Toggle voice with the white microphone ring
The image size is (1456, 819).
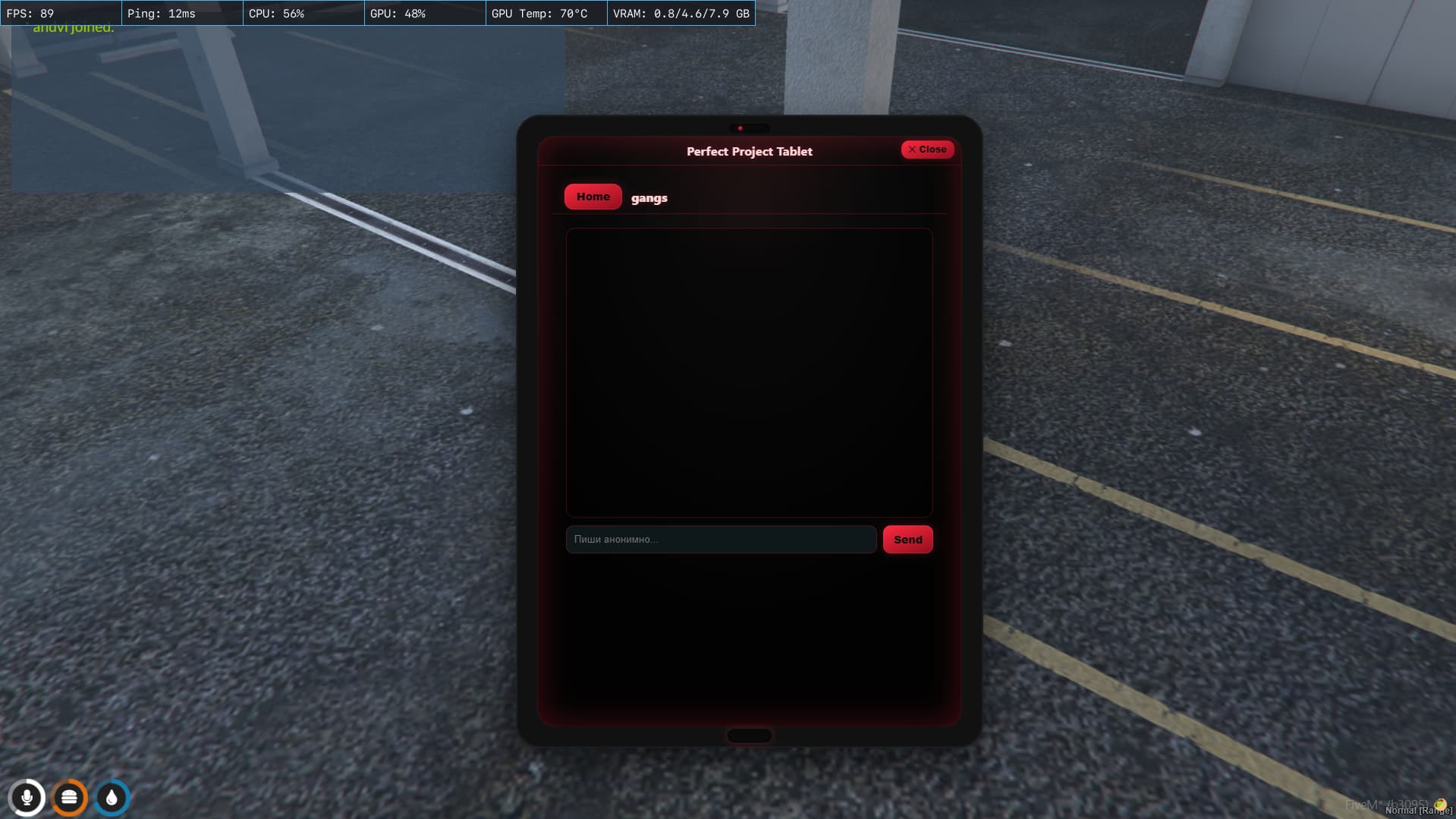point(27,797)
